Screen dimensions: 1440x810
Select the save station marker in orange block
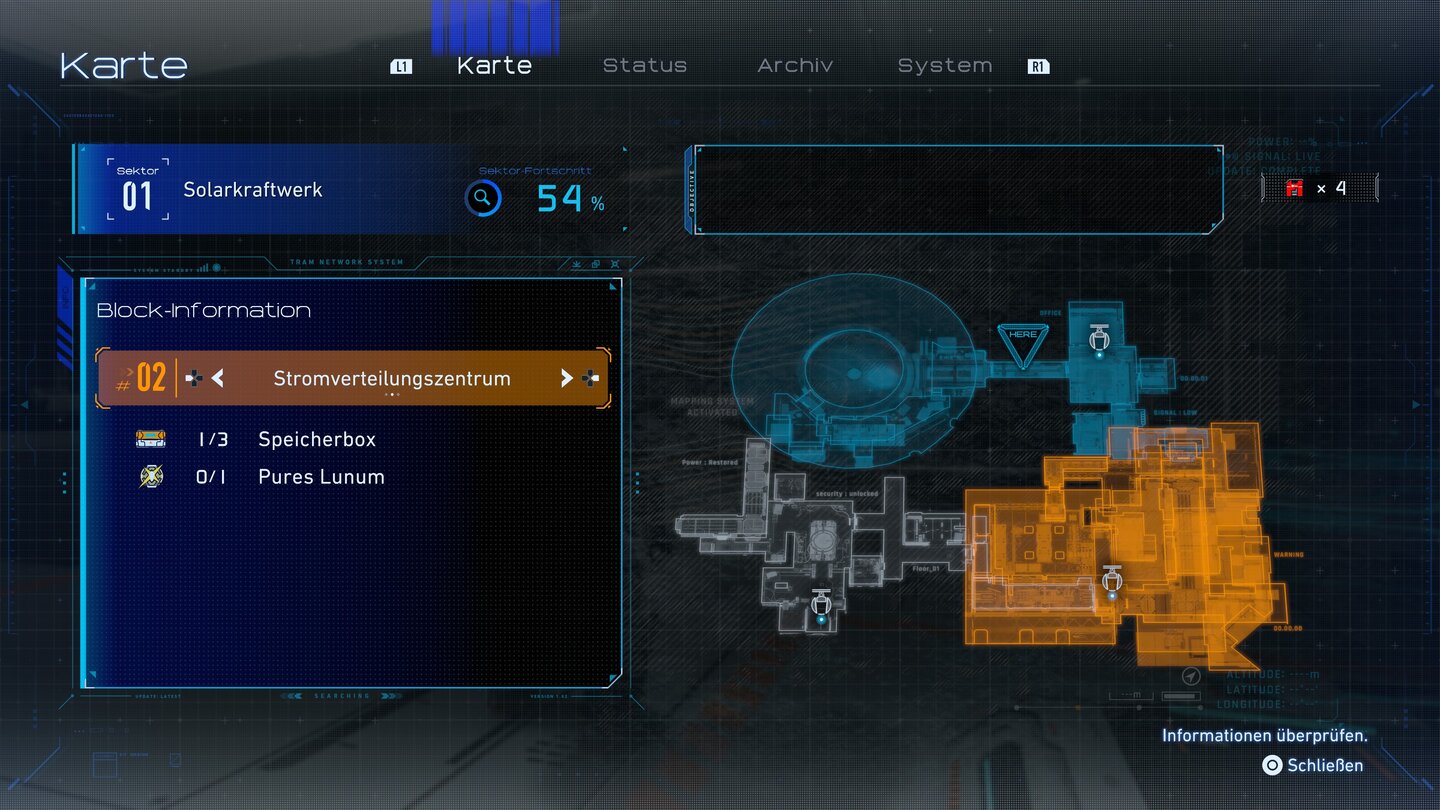(x=1111, y=581)
